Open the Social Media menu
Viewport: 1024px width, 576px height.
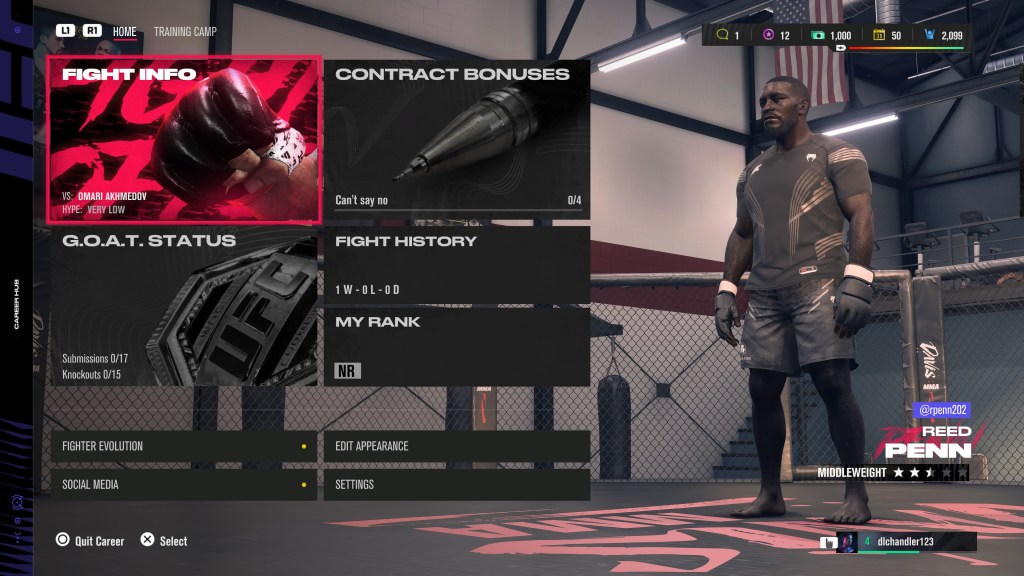pos(184,485)
